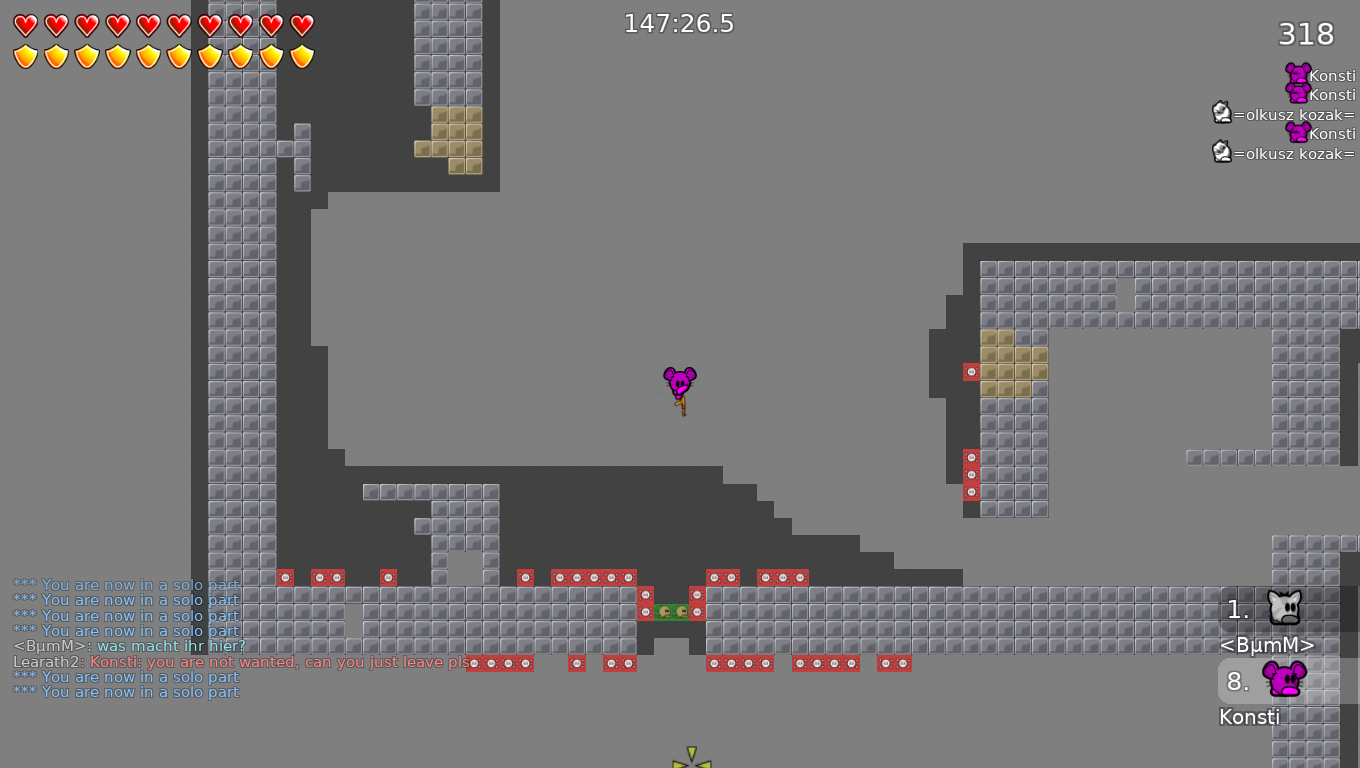This screenshot has height=768, width=1360.
Task: Click Konsti's pink tee avatar in the player list
Action: pos(1298,75)
